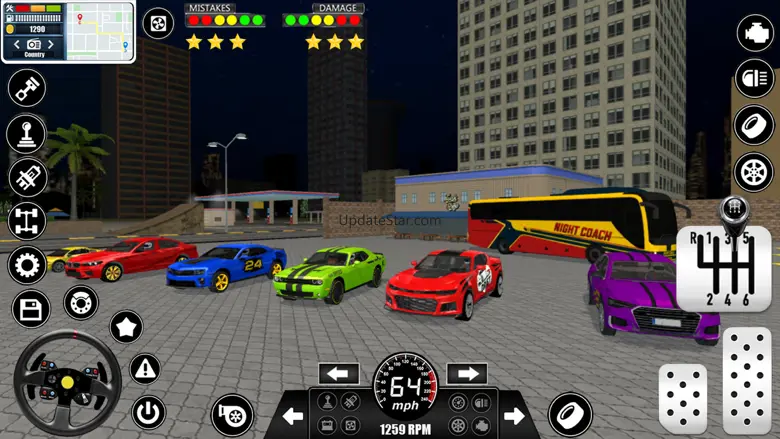This screenshot has width=780, height=439.
Task: Tap the power on/off button
Action: (148, 411)
